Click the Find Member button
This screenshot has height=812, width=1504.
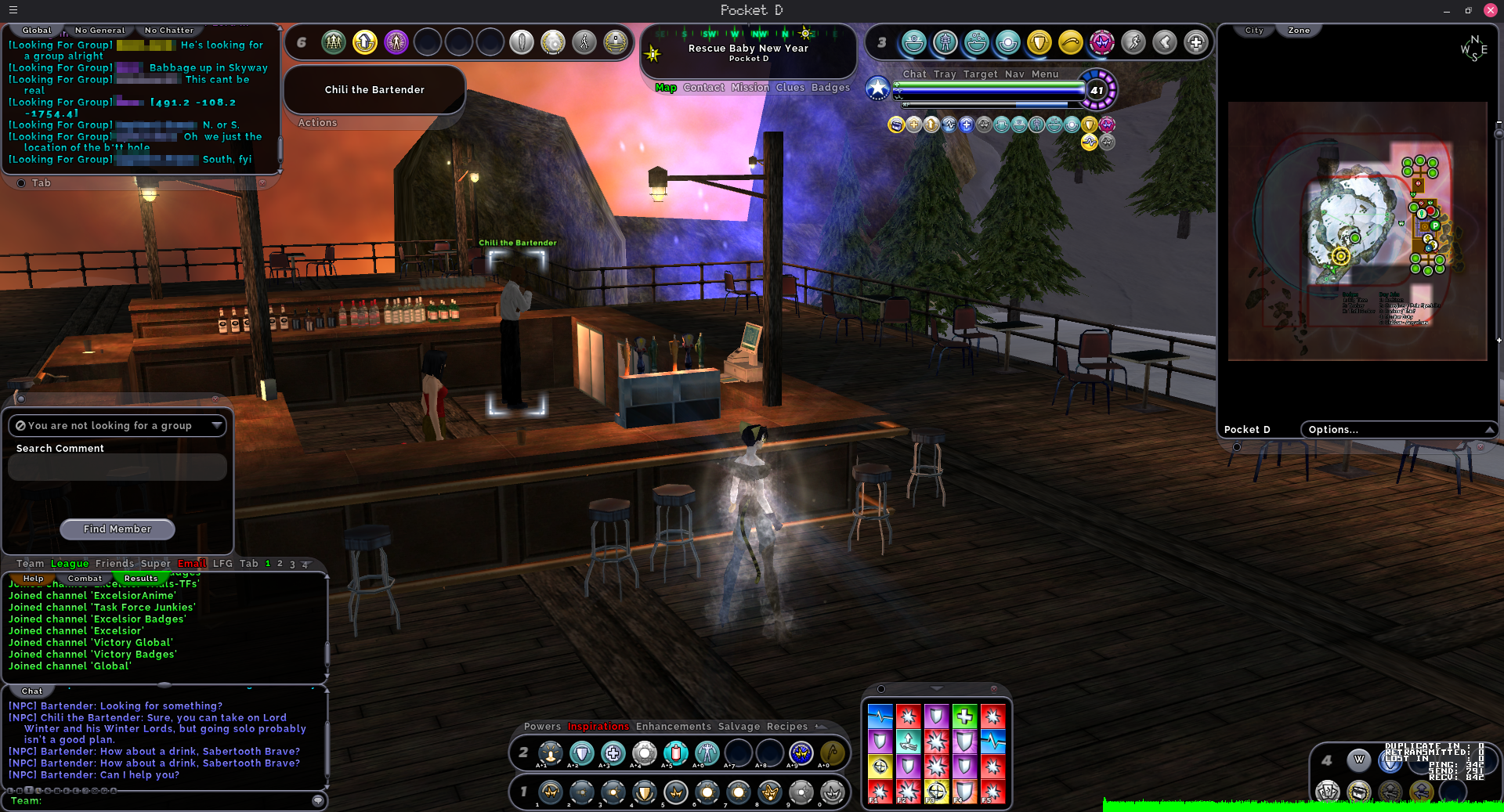coord(117,529)
